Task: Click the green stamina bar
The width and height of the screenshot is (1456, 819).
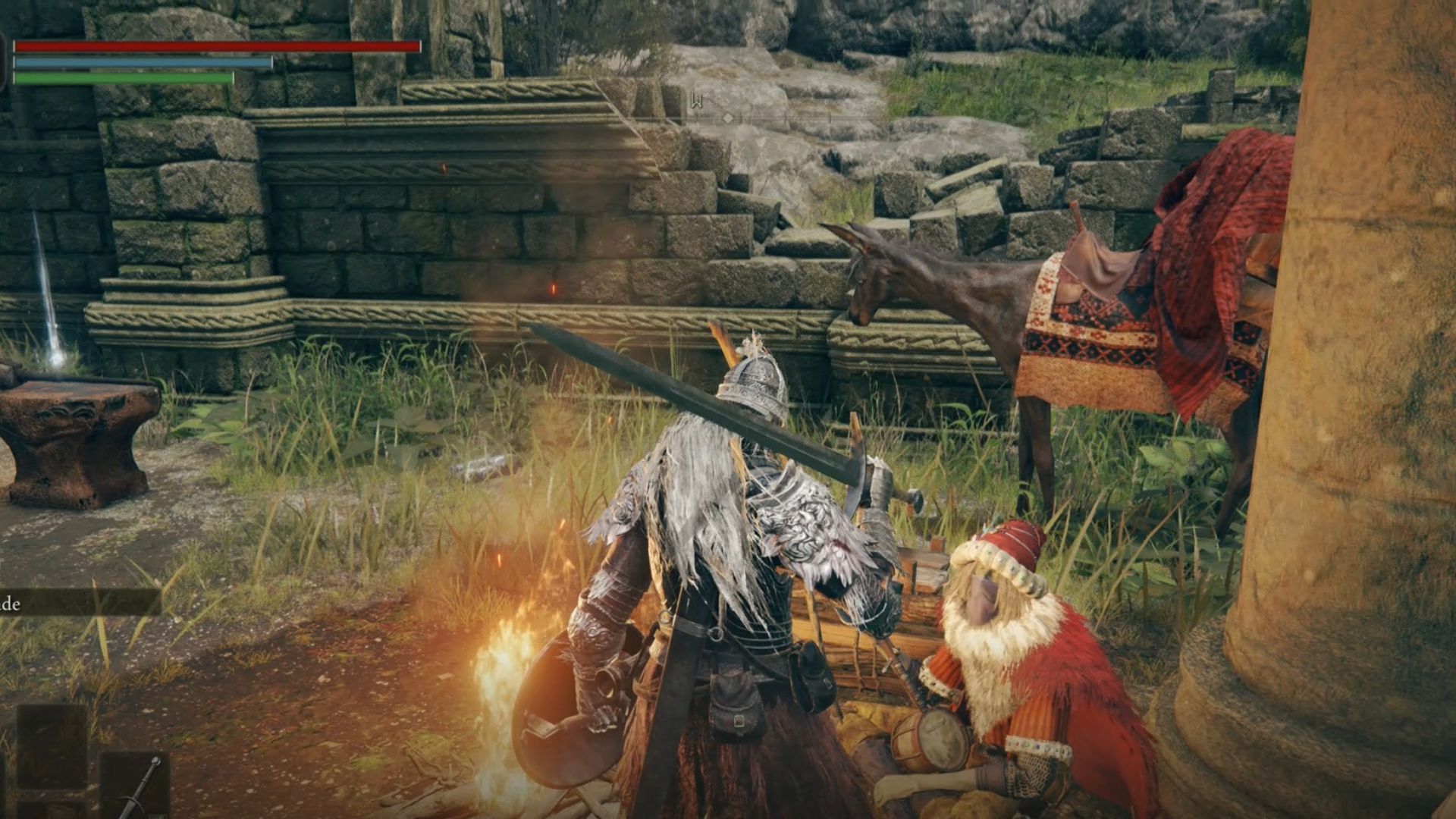Action: 121,78
